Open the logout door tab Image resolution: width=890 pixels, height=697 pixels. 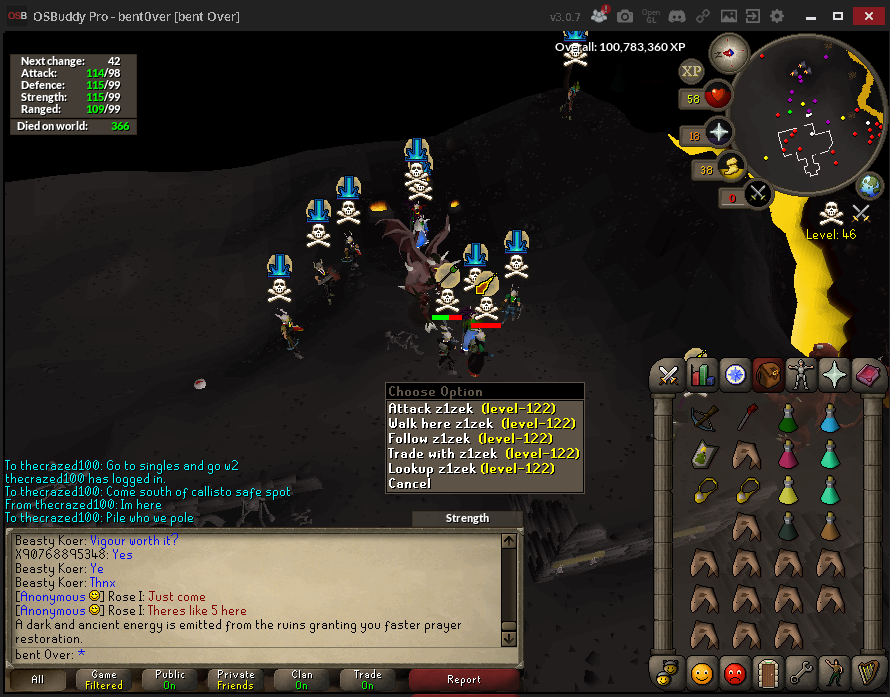coord(768,671)
